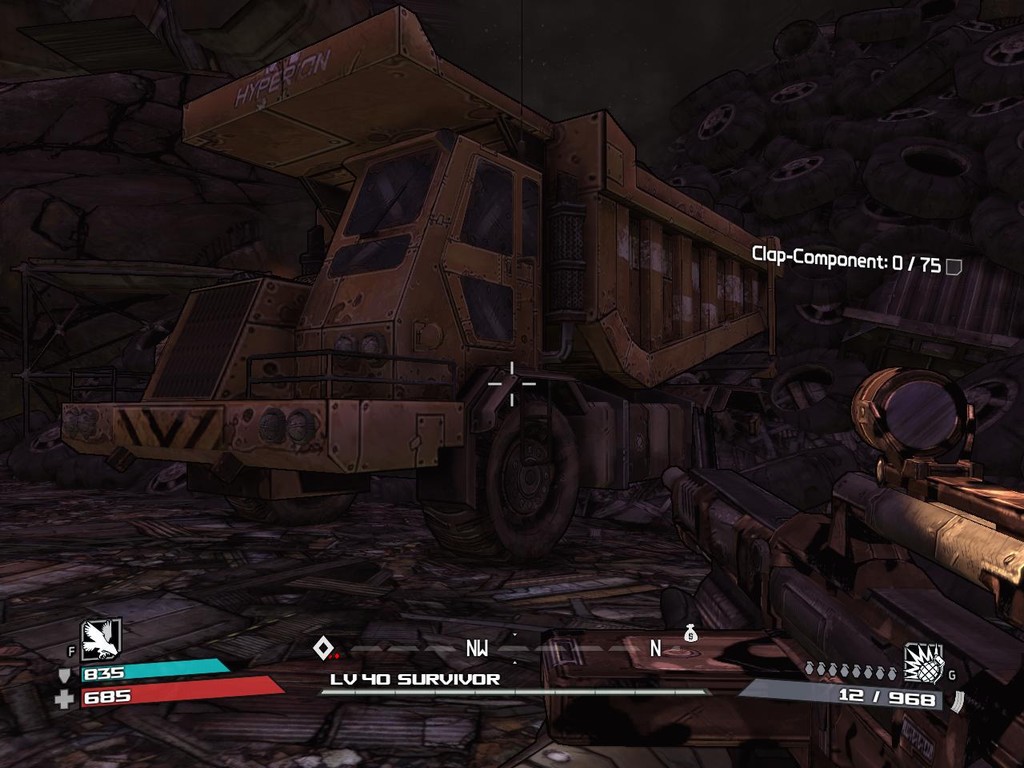Click the money bag marker on the compass
The image size is (1024, 768).
pyautogui.click(x=690, y=633)
